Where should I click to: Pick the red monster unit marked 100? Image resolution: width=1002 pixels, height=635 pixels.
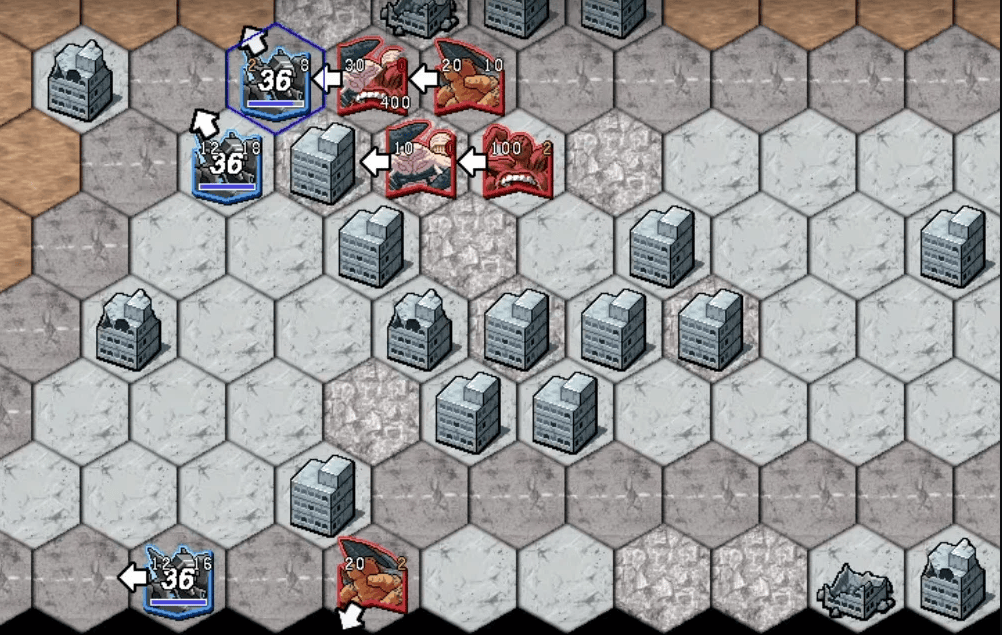517,162
